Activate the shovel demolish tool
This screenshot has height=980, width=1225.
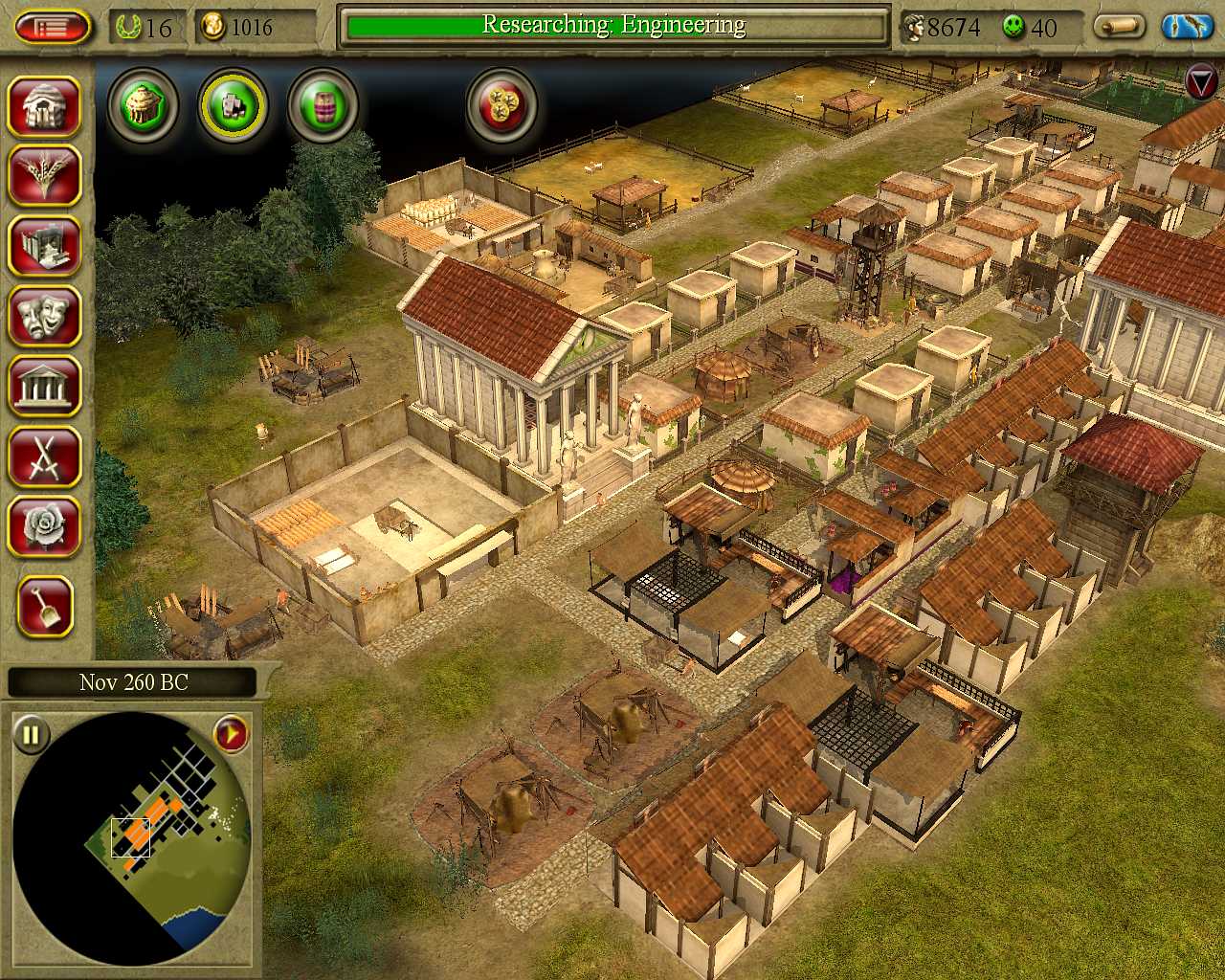tap(45, 607)
